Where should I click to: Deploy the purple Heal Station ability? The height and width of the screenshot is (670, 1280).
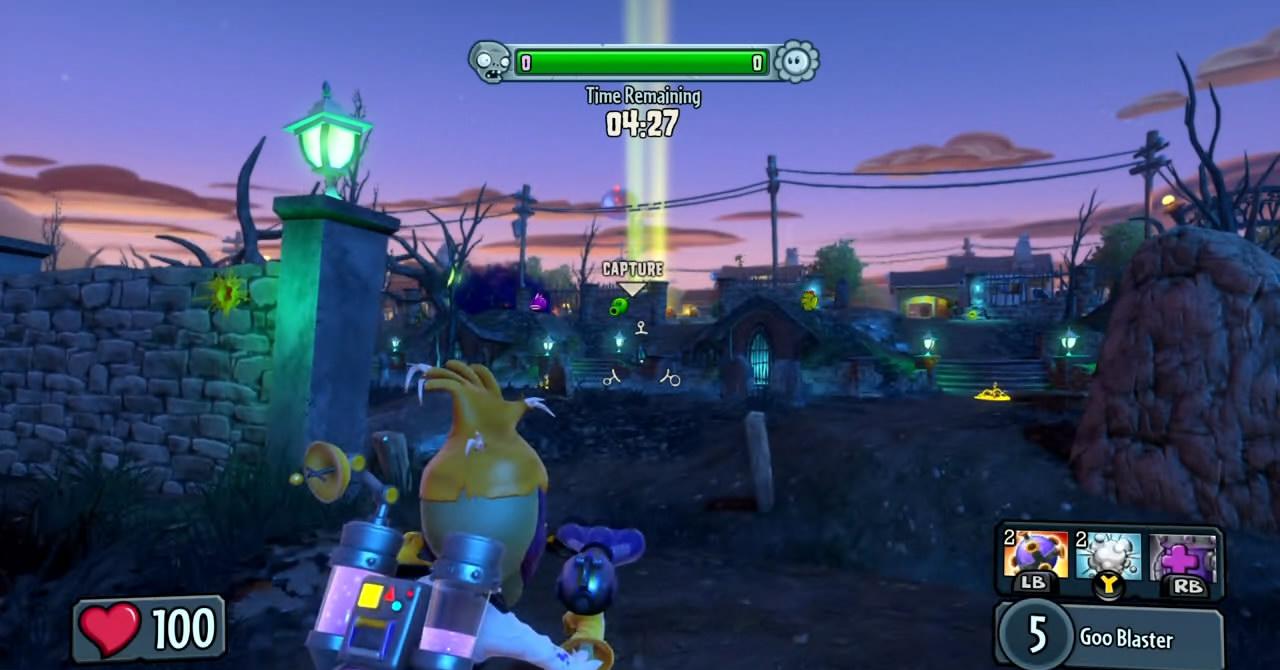[1182, 556]
